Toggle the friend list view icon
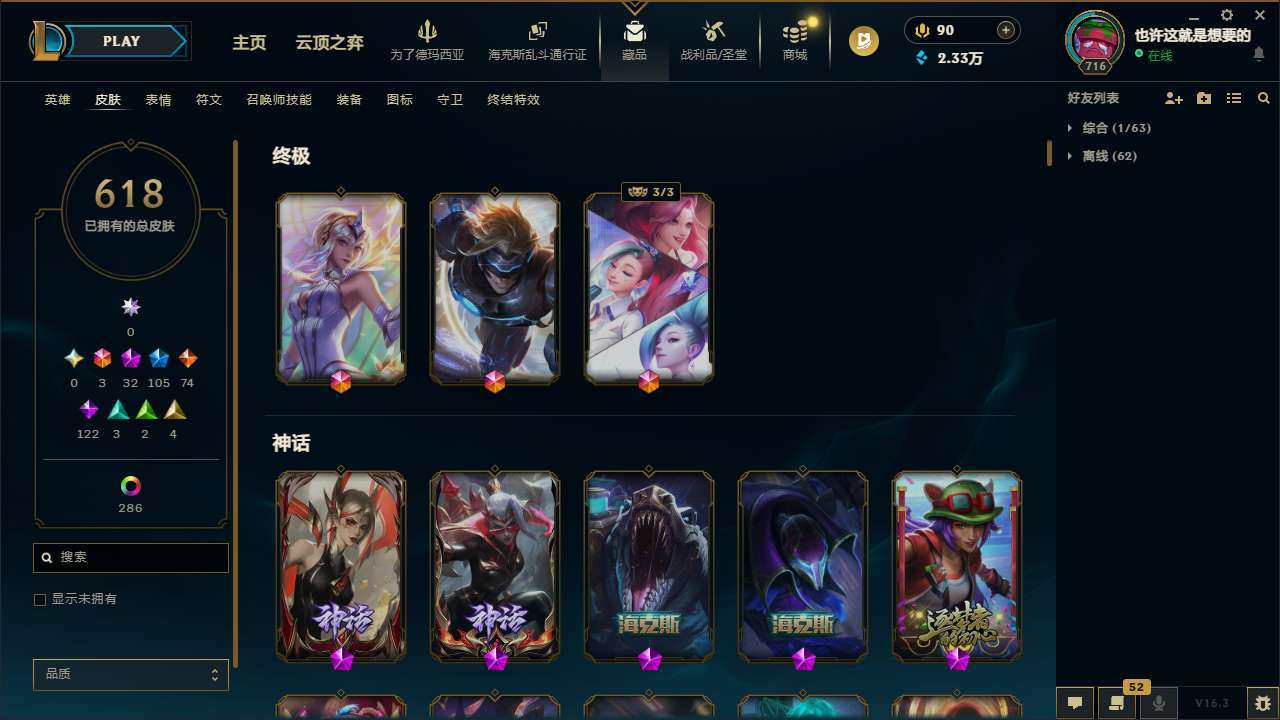Viewport: 1280px width, 720px height. coord(1234,98)
